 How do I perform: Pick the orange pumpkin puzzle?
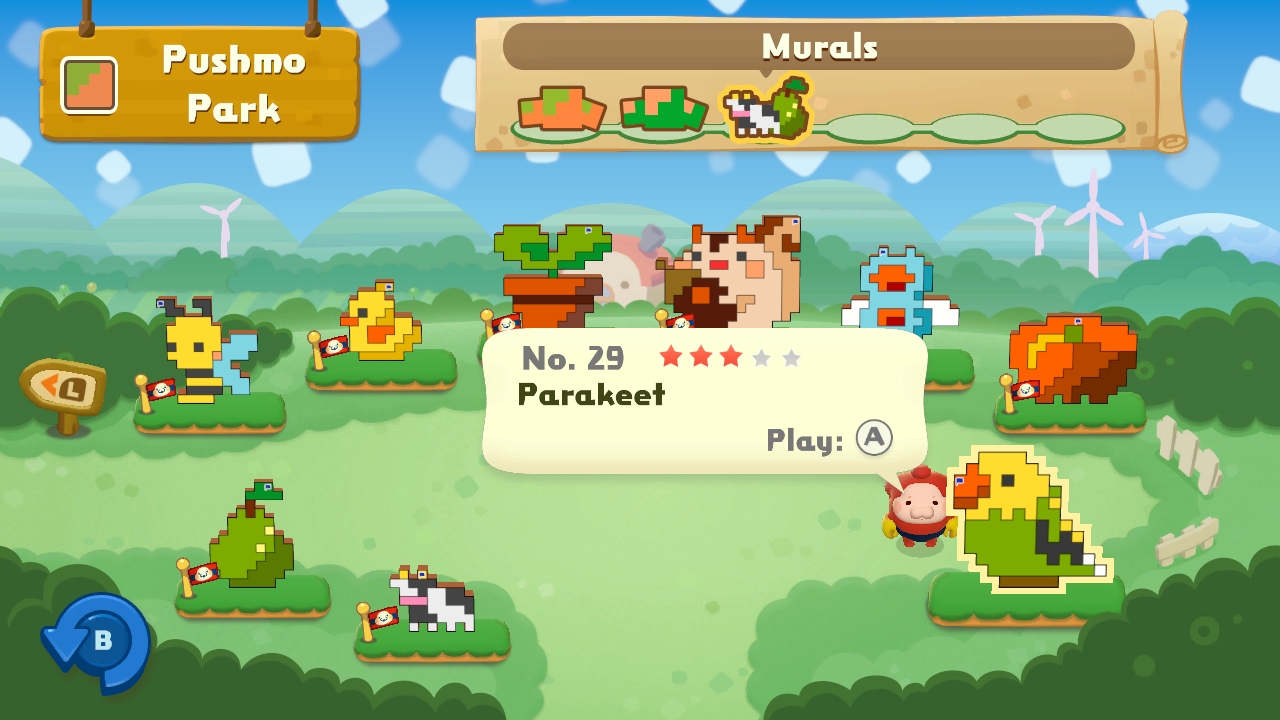(x=1072, y=360)
